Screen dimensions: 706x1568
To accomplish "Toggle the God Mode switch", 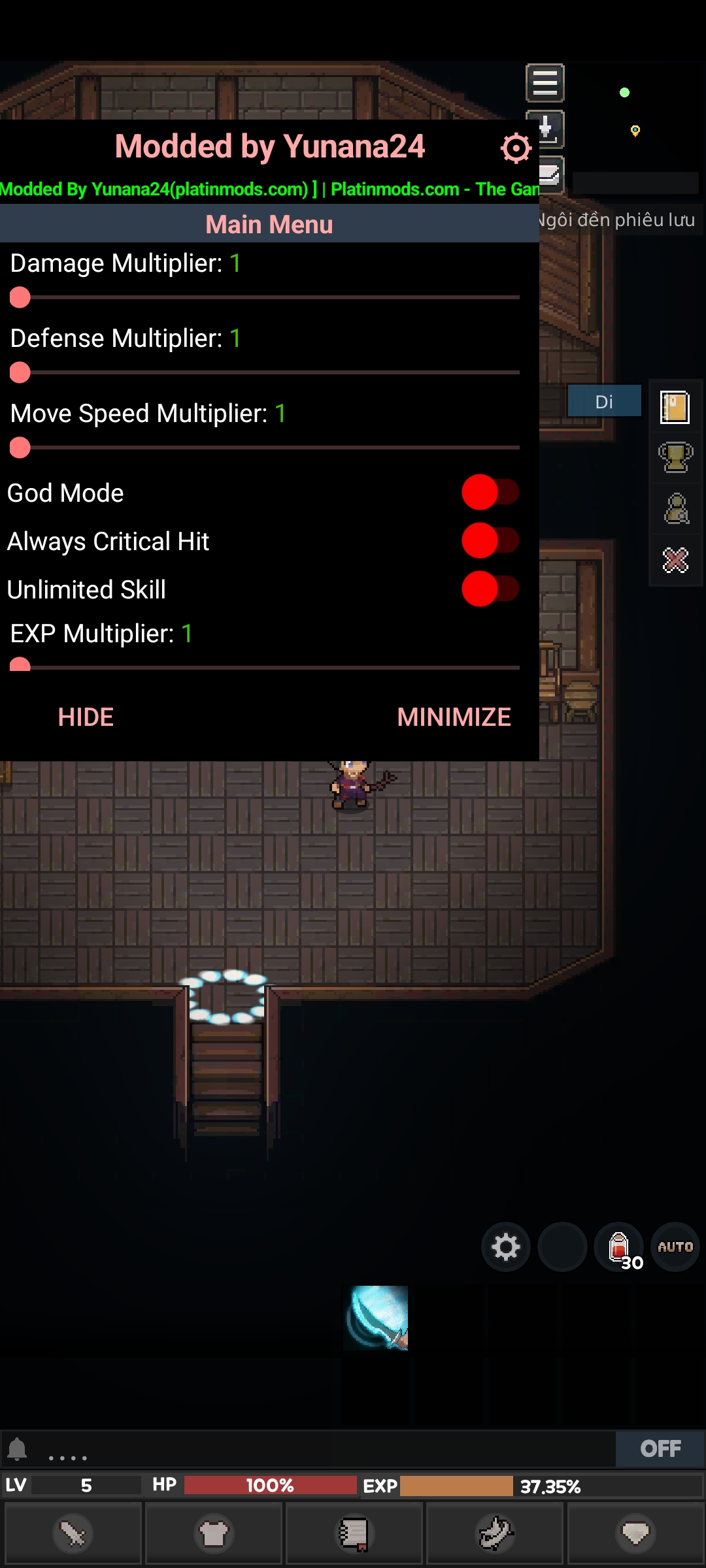I will pyautogui.click(x=490, y=493).
